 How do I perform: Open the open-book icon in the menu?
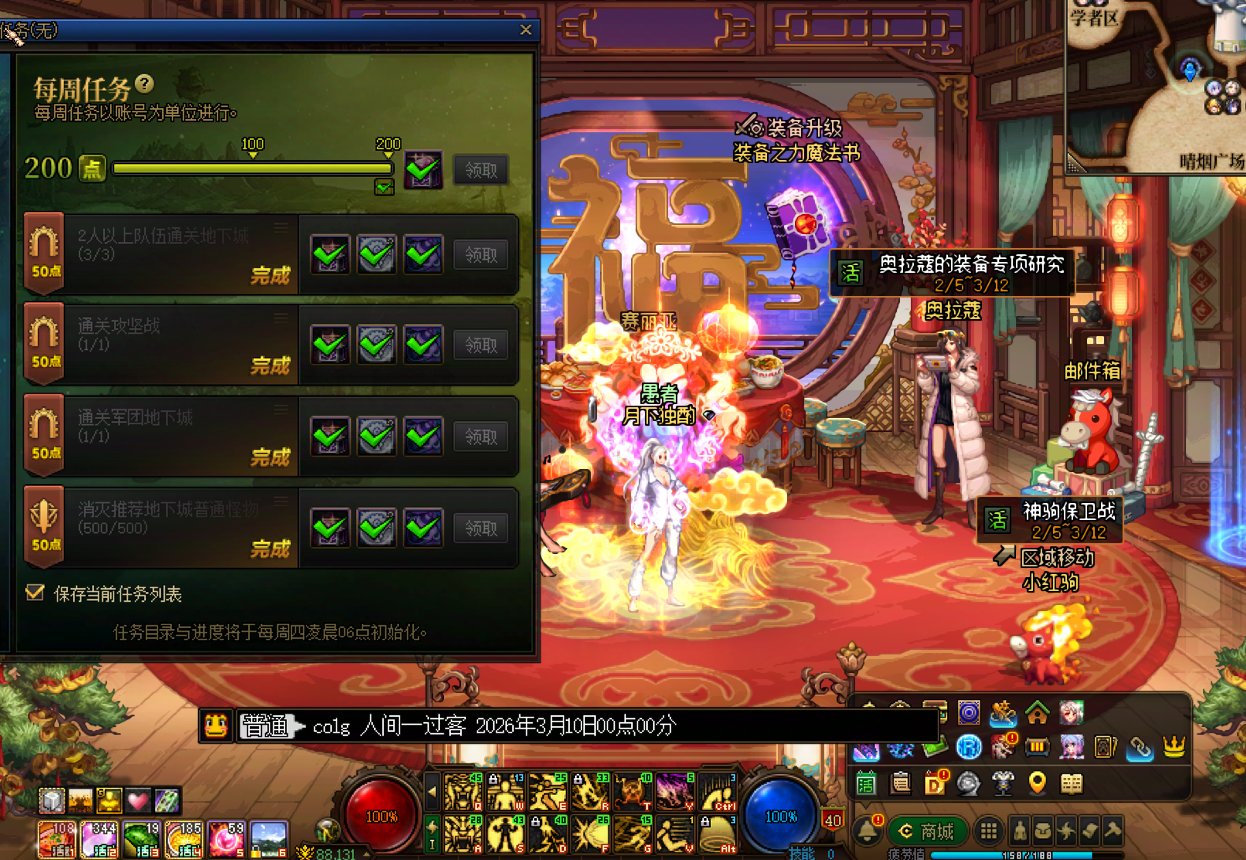click(1071, 783)
